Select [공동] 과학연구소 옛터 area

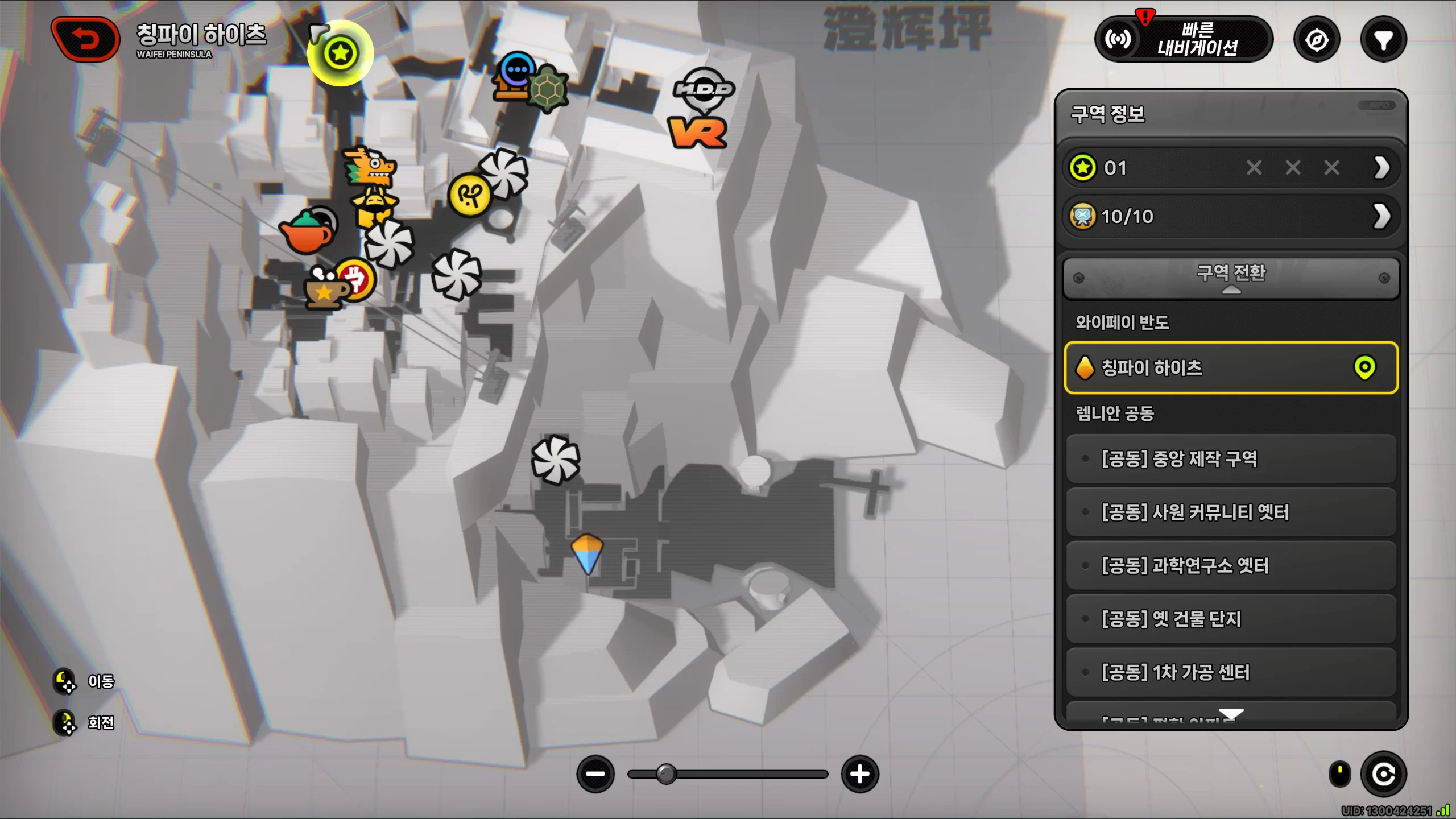1231,565
